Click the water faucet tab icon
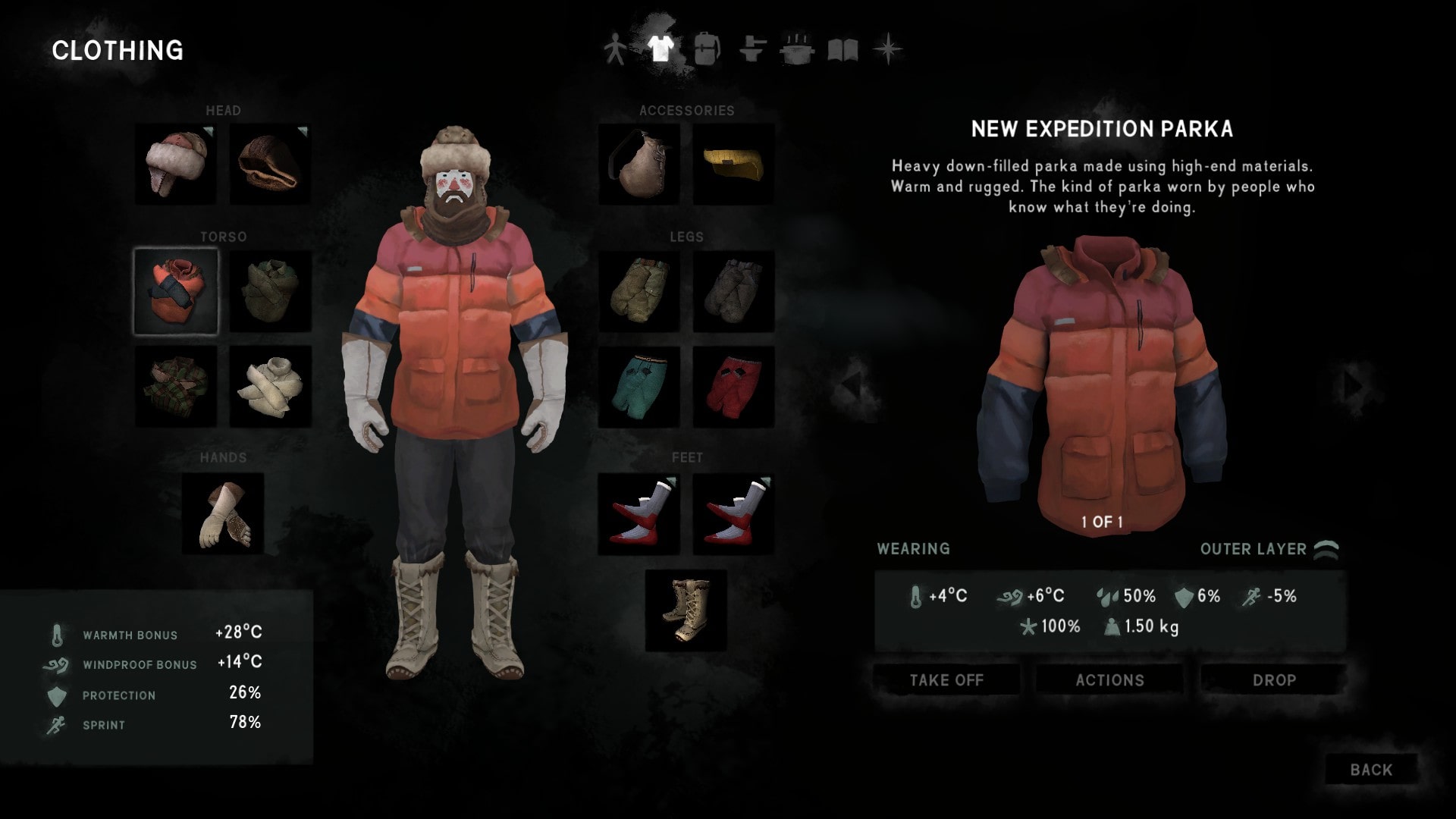 (751, 49)
